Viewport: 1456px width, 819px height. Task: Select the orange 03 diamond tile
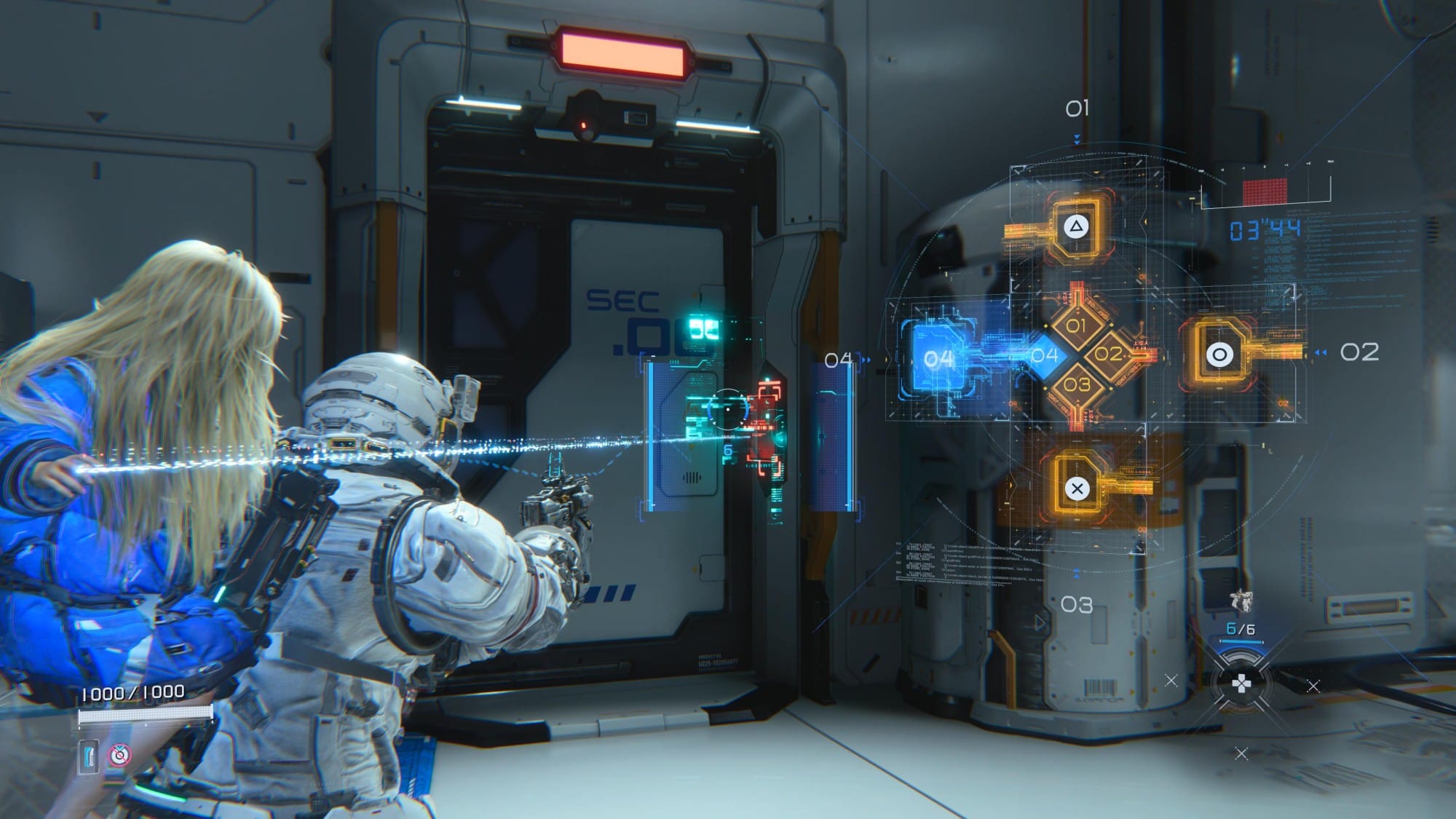(x=1077, y=384)
